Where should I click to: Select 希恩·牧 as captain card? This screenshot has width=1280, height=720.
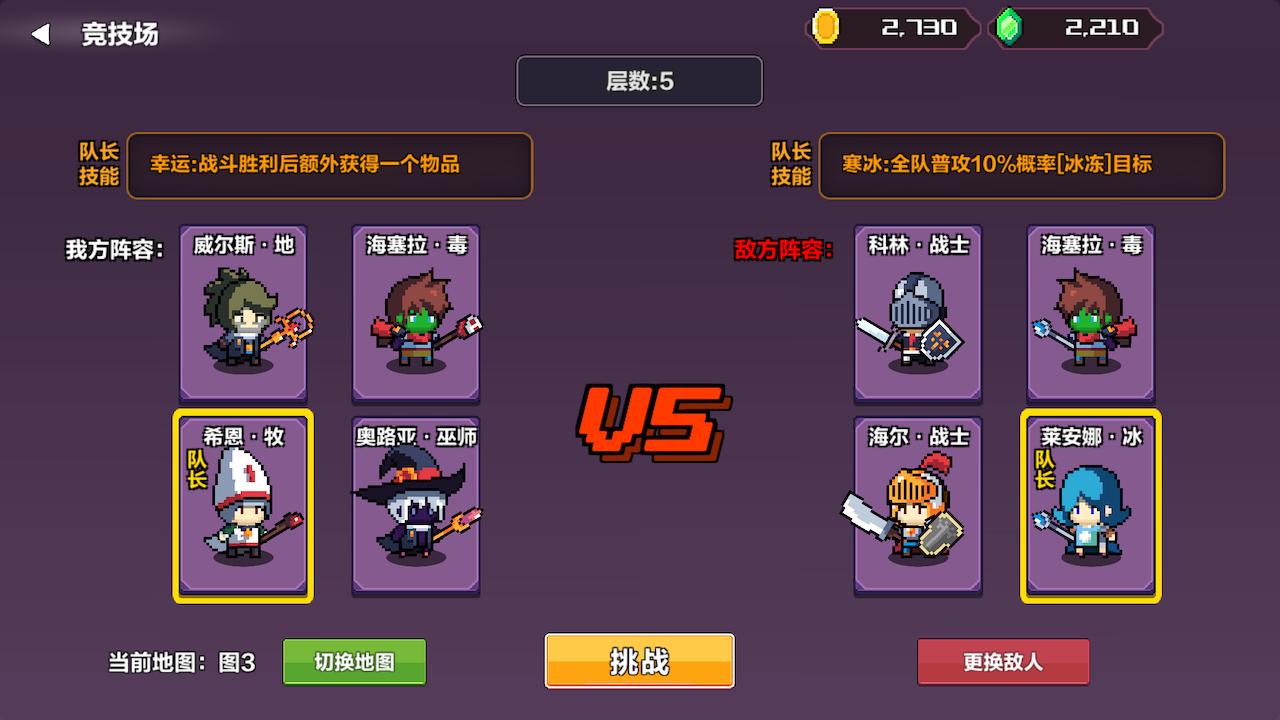[x=242, y=505]
